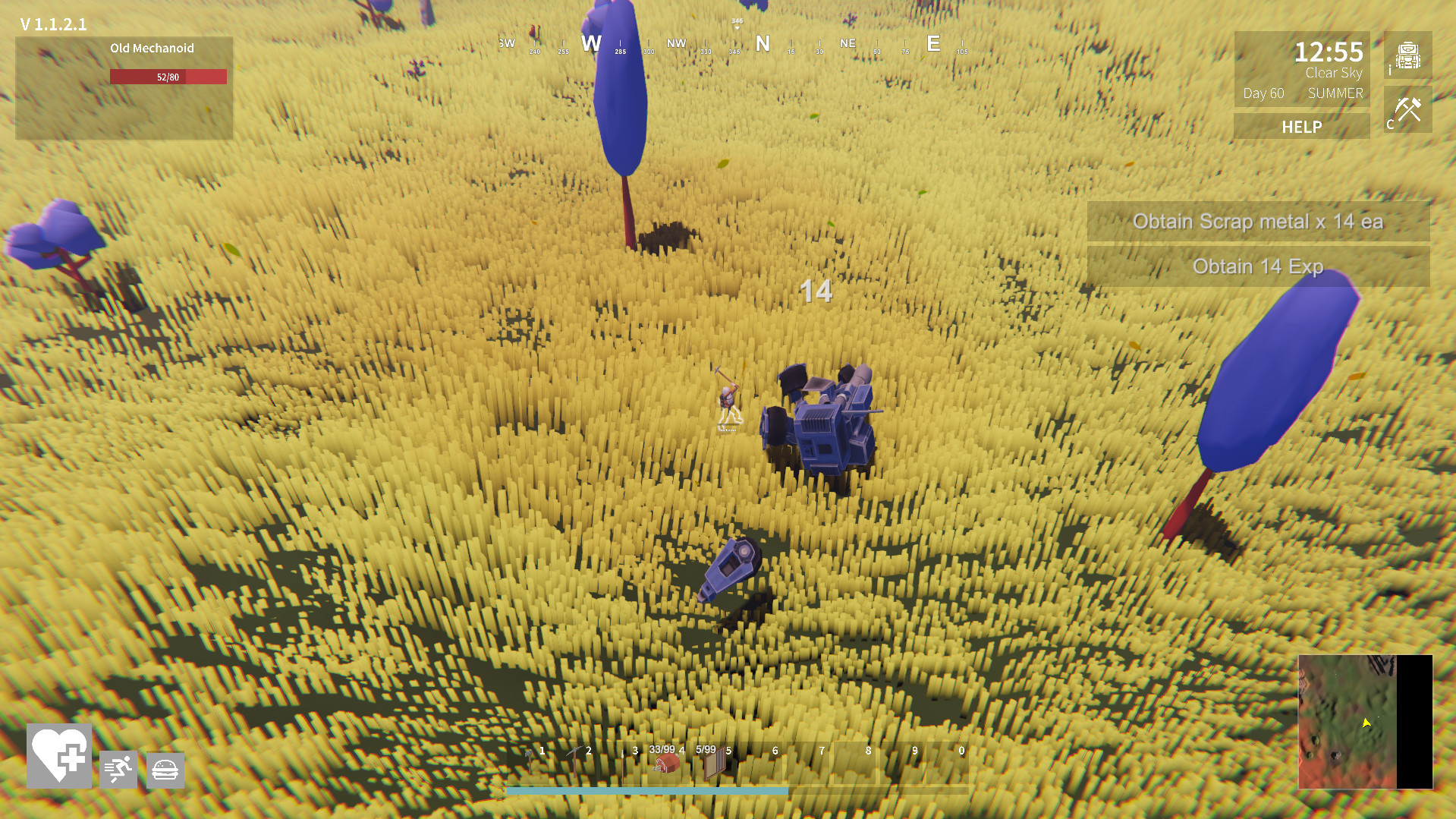Select the pickaxe in hotbar slot 2
This screenshot has width=1456, height=819.
tap(574, 763)
